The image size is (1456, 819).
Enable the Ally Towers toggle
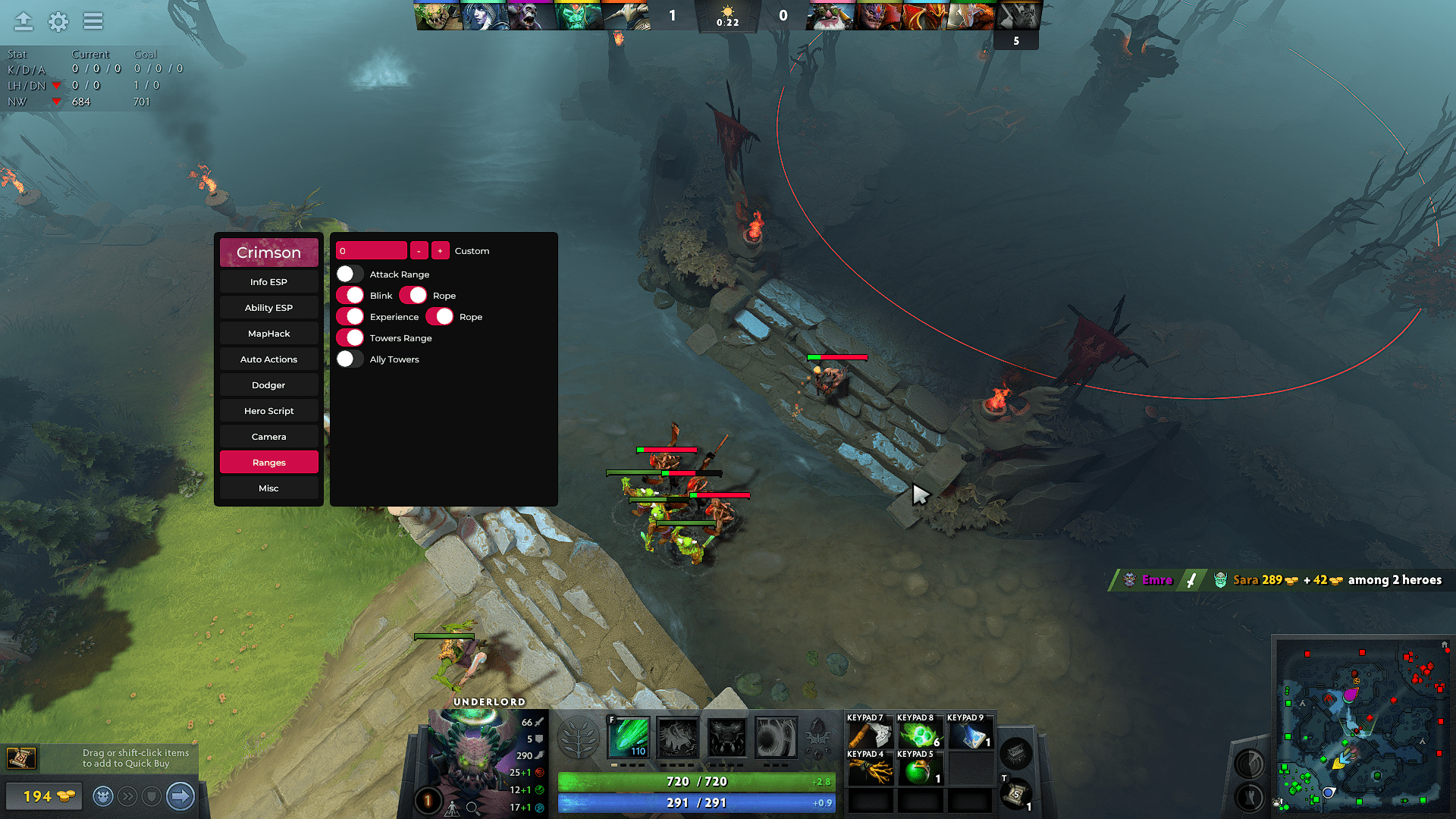pyautogui.click(x=350, y=358)
